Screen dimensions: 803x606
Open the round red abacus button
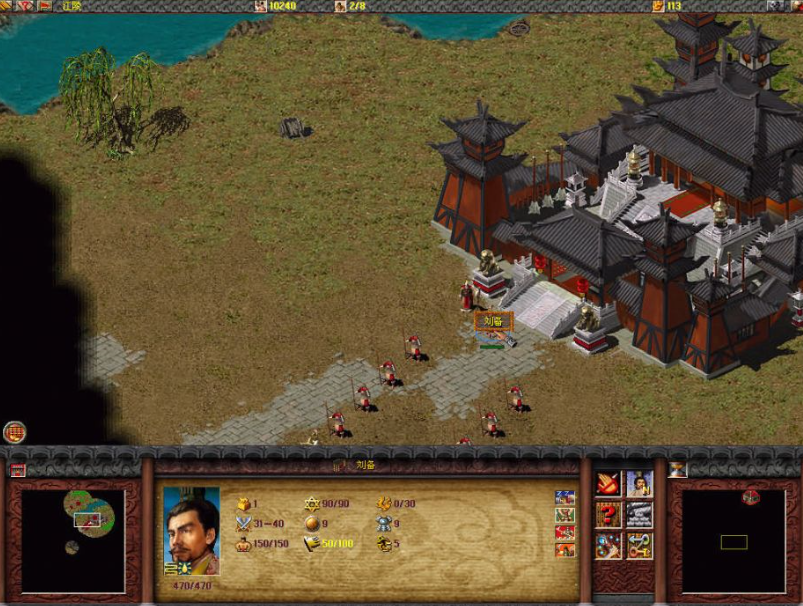pyautogui.click(x=14, y=432)
